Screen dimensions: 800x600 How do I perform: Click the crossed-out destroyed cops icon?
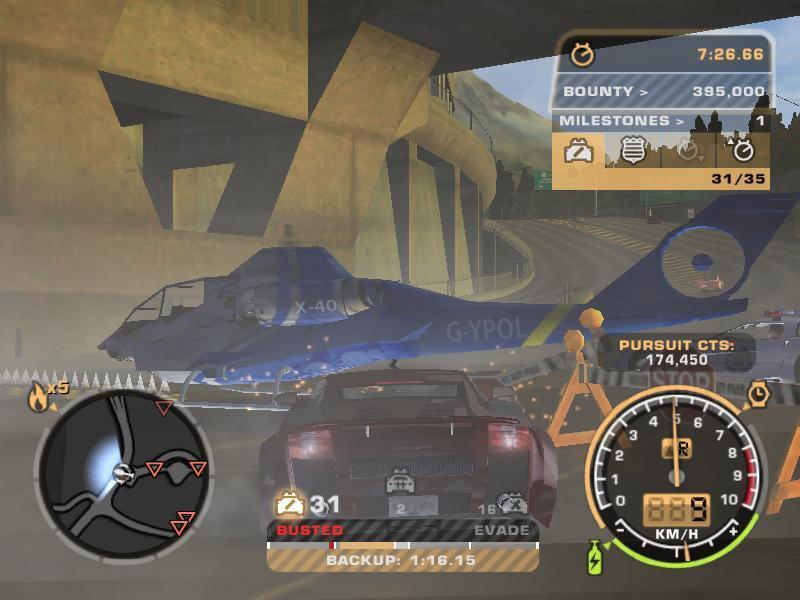pos(513,504)
